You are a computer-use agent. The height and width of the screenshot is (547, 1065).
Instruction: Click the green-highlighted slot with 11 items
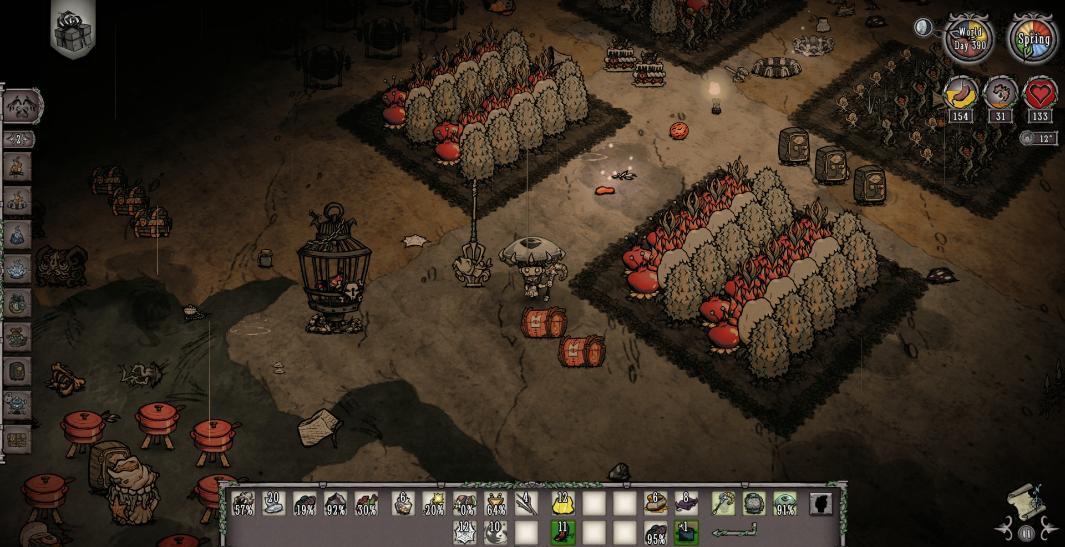pyautogui.click(x=563, y=531)
